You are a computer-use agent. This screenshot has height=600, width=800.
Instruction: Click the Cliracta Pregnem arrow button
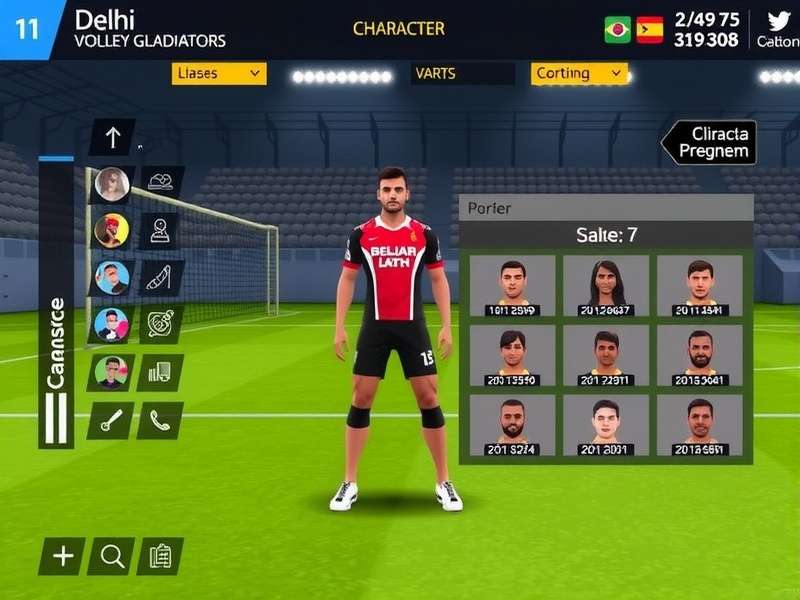[x=709, y=142]
